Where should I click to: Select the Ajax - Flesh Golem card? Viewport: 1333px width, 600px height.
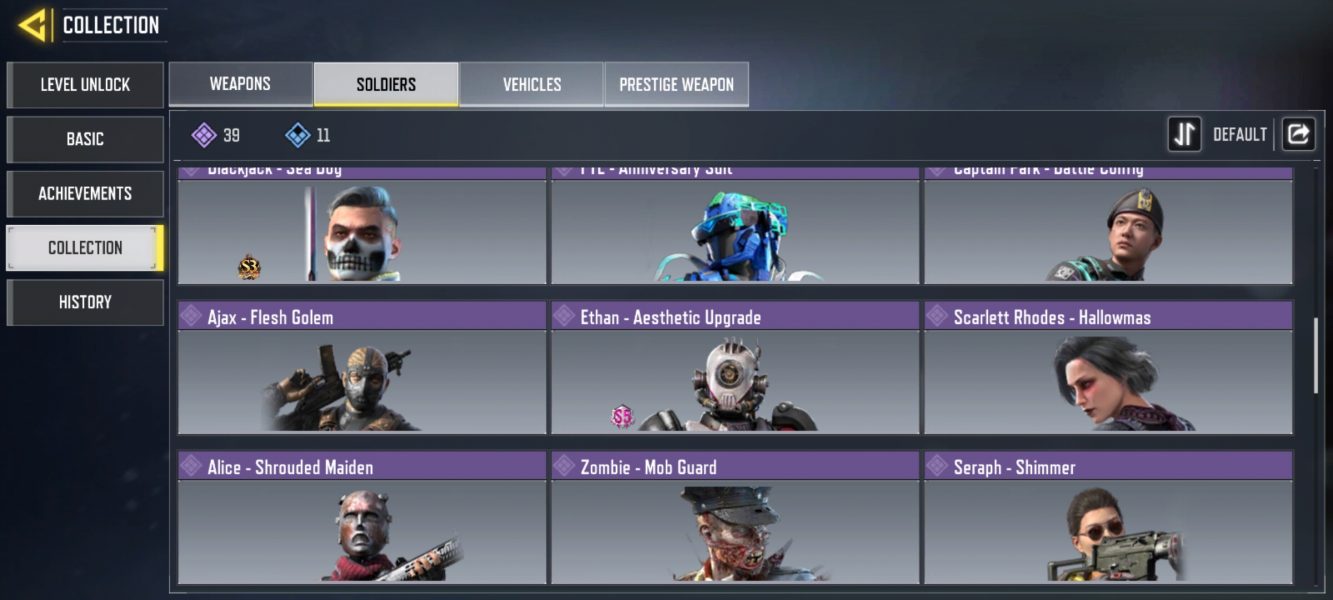[362, 367]
